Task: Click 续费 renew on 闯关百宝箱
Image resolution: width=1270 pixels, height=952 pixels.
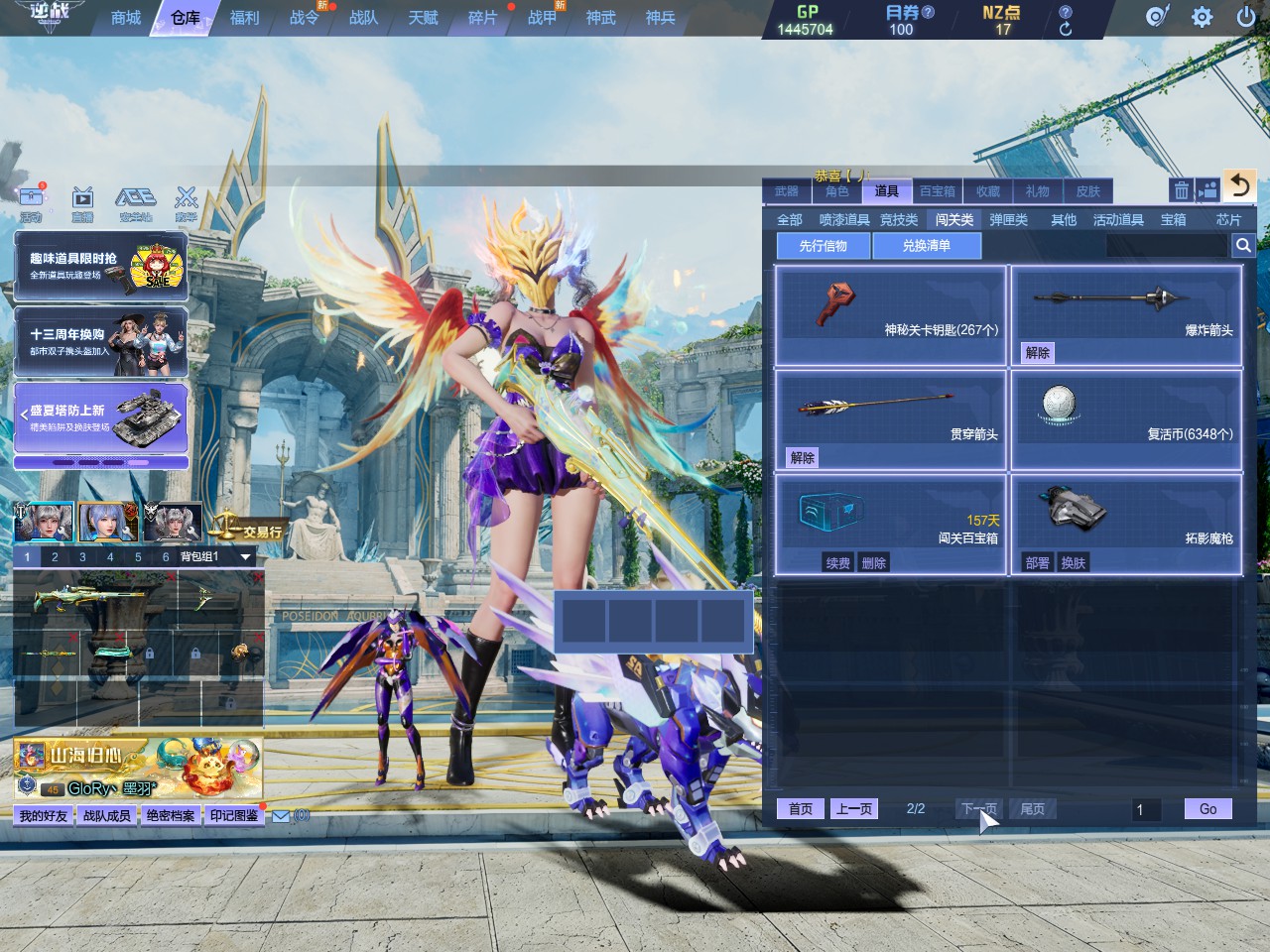Action: pyautogui.click(x=838, y=563)
